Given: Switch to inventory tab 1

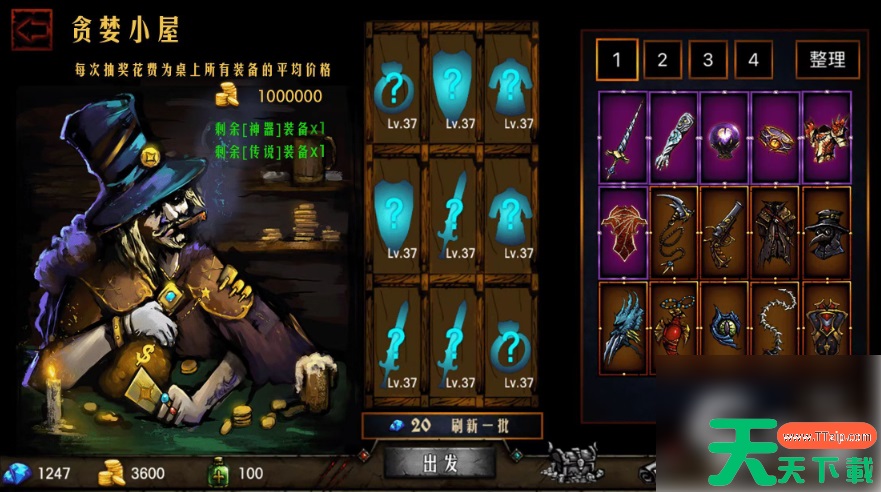Looking at the screenshot, I should point(617,60).
